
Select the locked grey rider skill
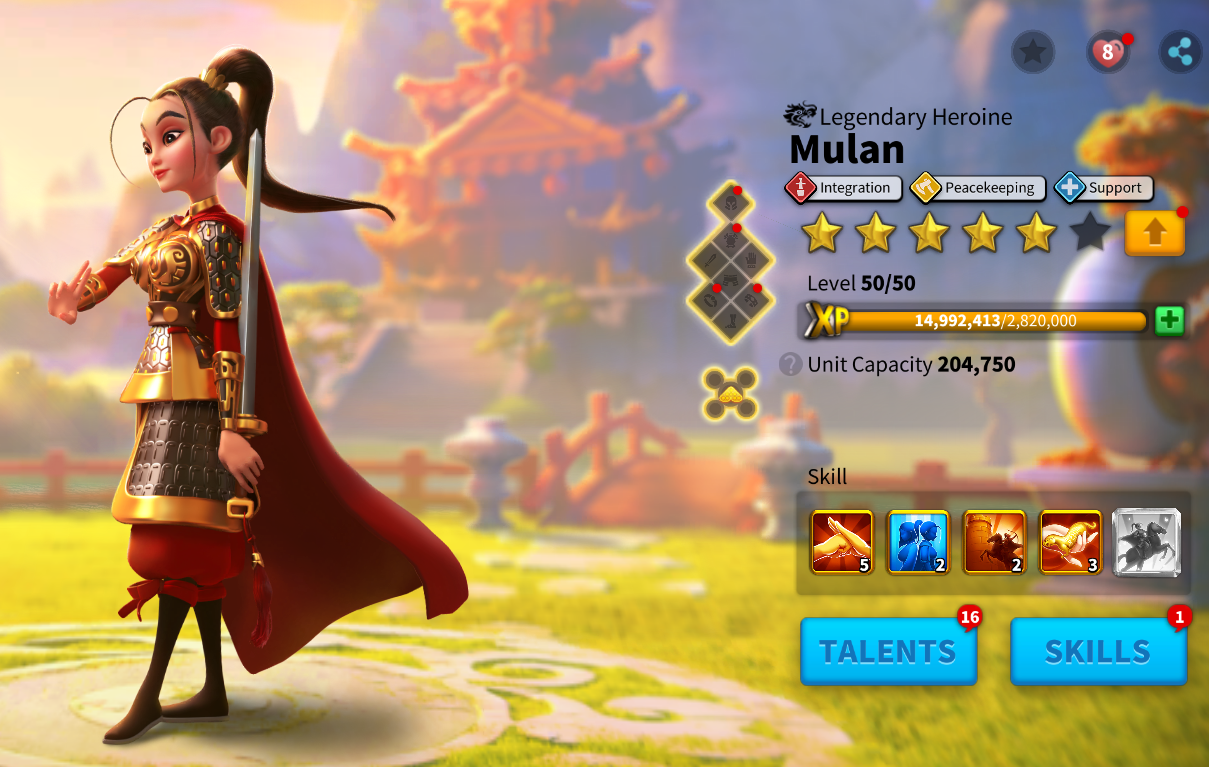tap(1147, 542)
